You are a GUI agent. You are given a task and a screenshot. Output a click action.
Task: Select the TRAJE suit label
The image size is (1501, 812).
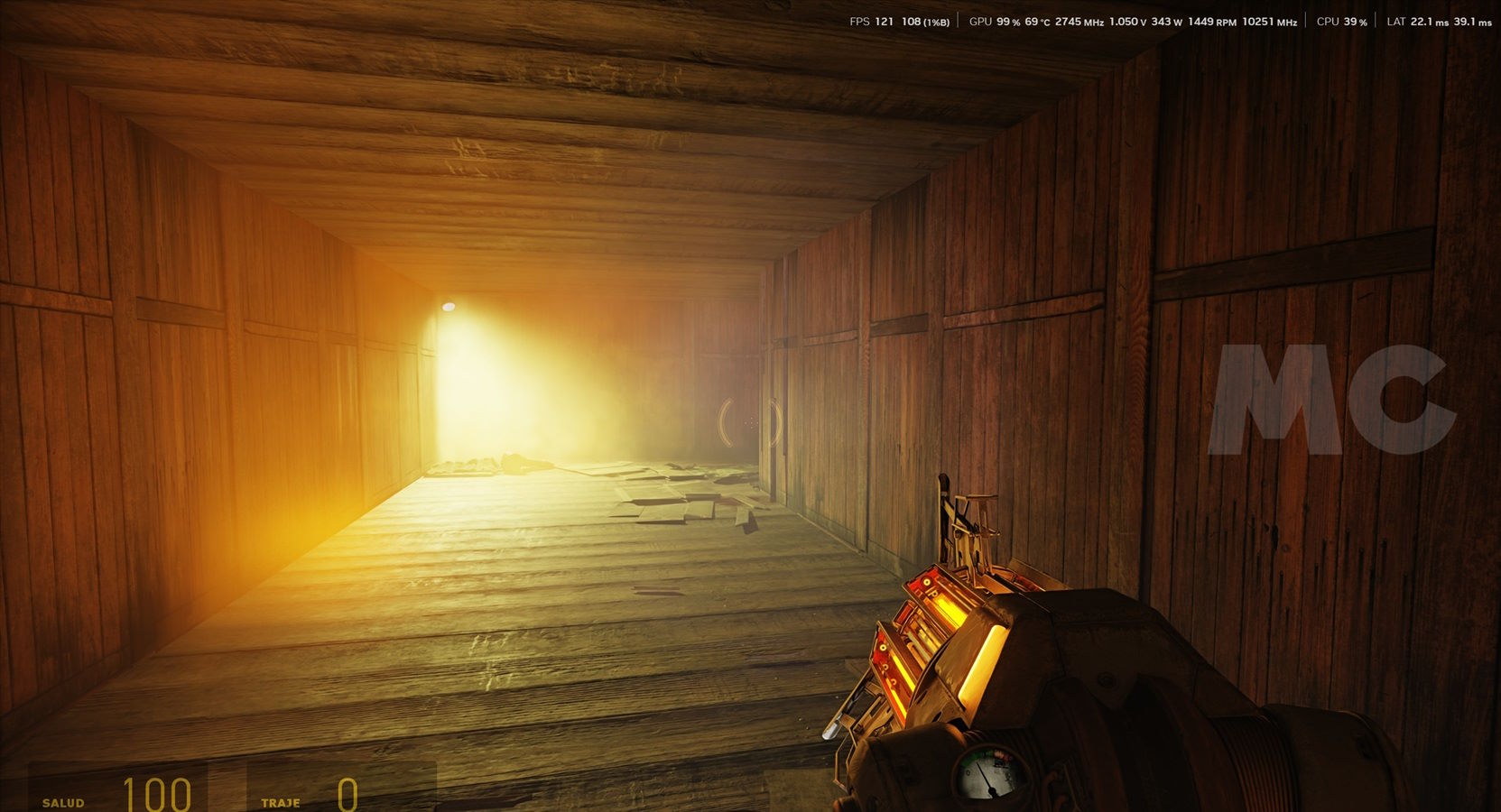[282, 801]
